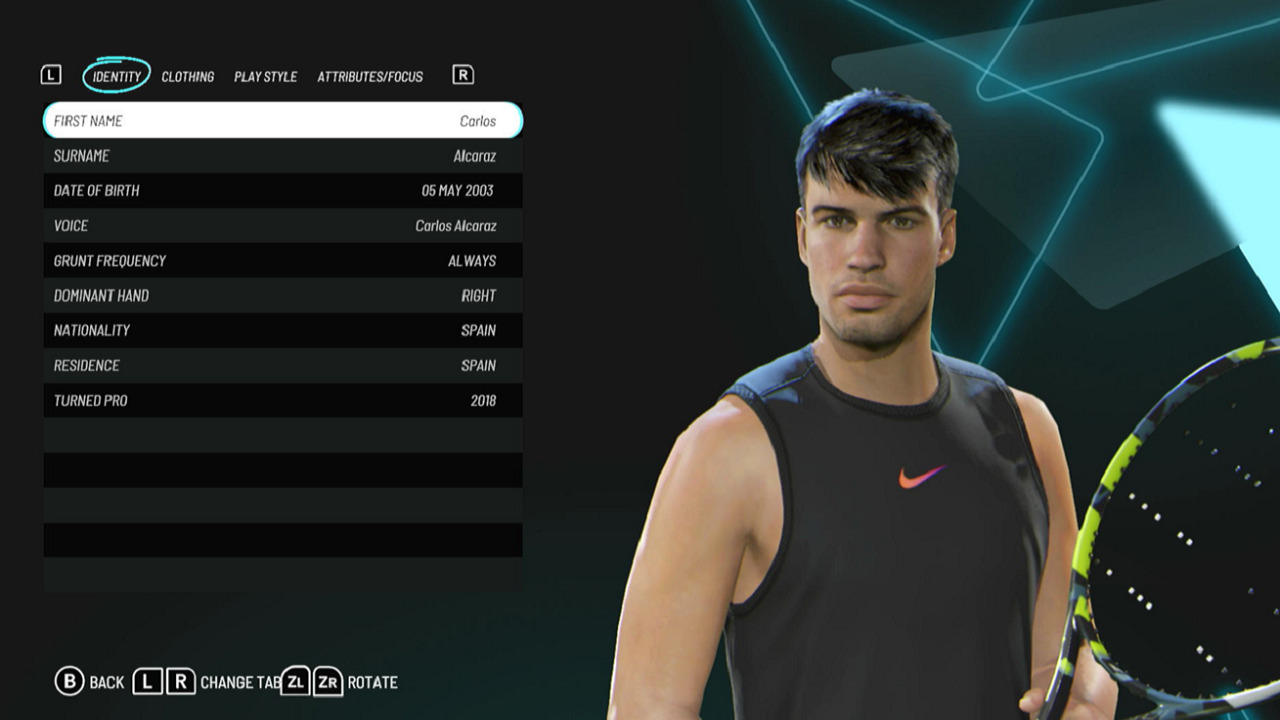Click the L shoulder button icon near Identity tab

coord(51,75)
